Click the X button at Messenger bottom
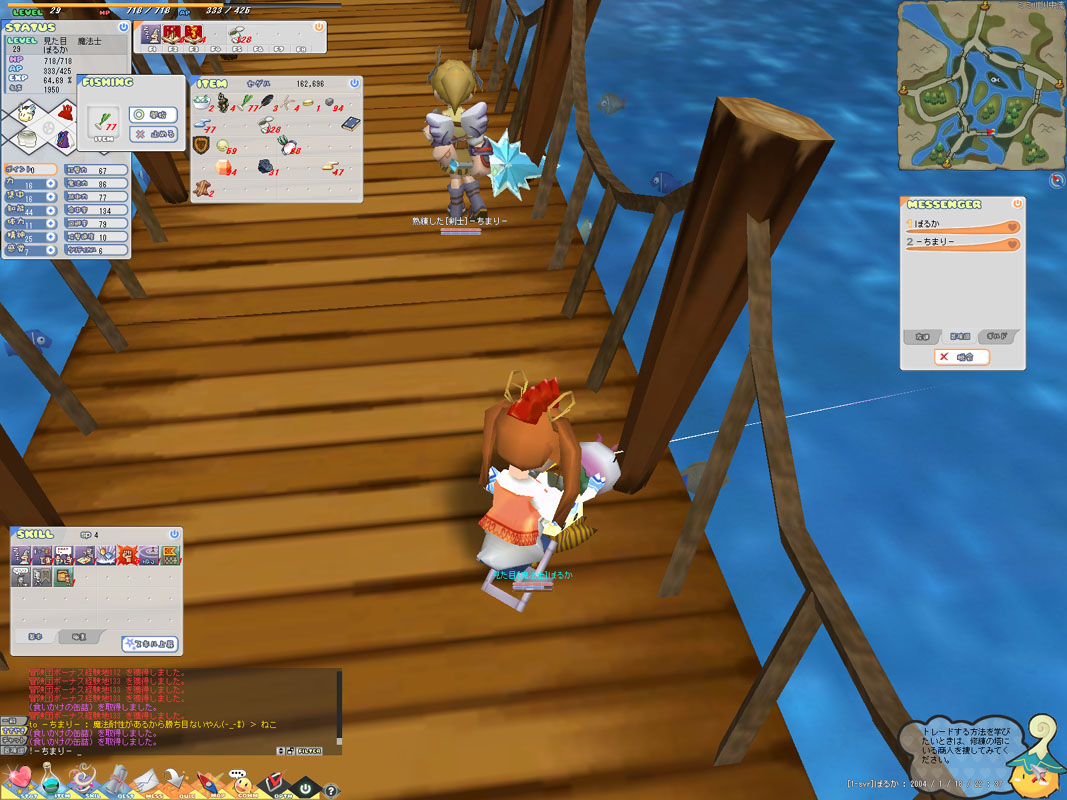The width and height of the screenshot is (1067, 800). click(961, 357)
